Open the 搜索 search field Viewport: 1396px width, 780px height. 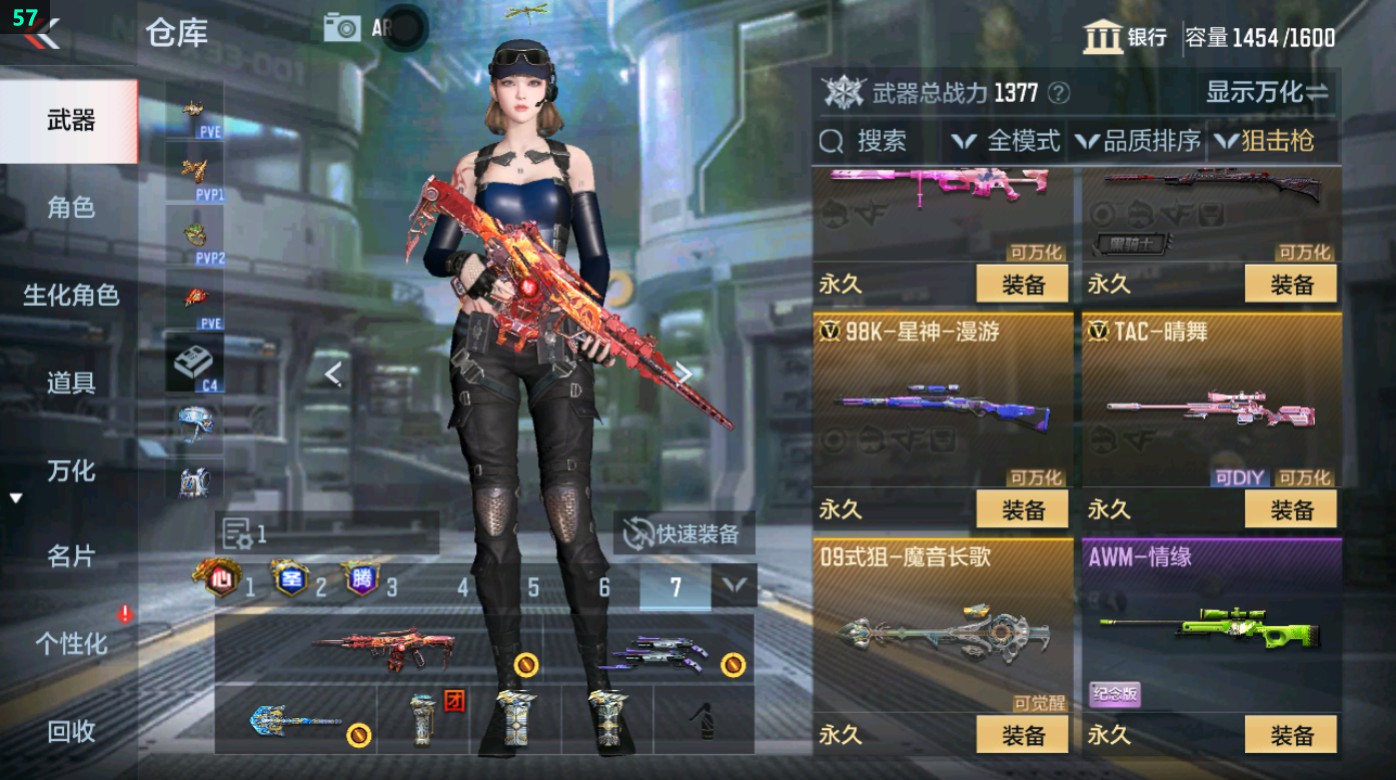point(880,142)
